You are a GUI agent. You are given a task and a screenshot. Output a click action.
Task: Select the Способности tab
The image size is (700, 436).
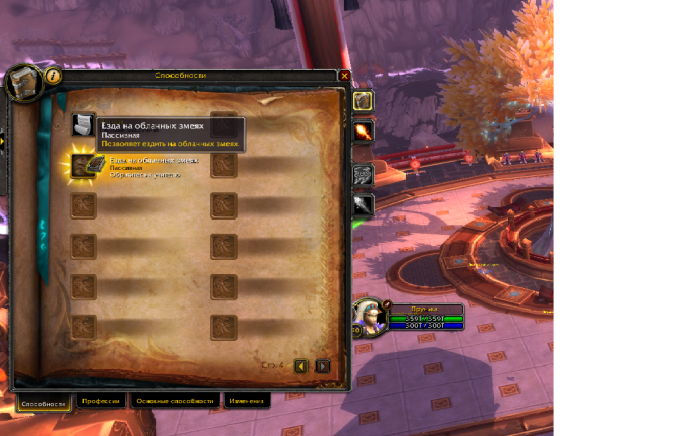pos(44,402)
